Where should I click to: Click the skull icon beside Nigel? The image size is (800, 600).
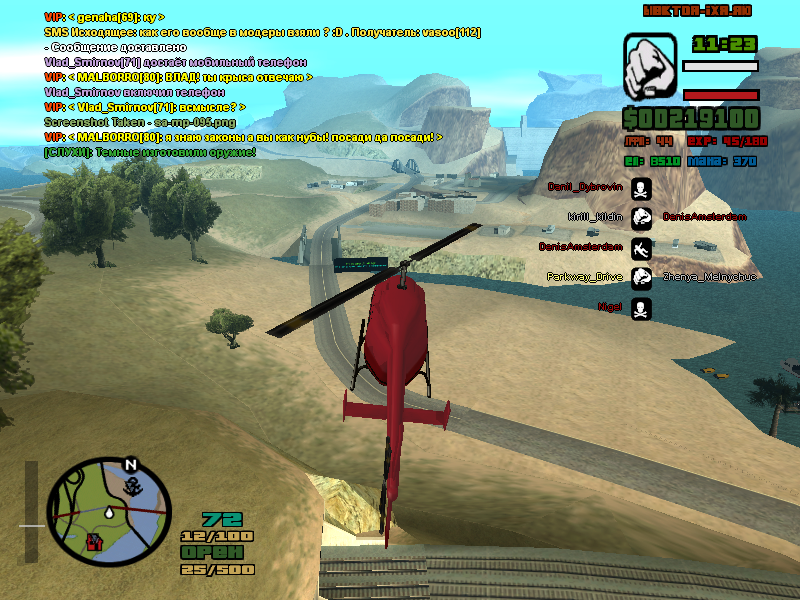(641, 306)
